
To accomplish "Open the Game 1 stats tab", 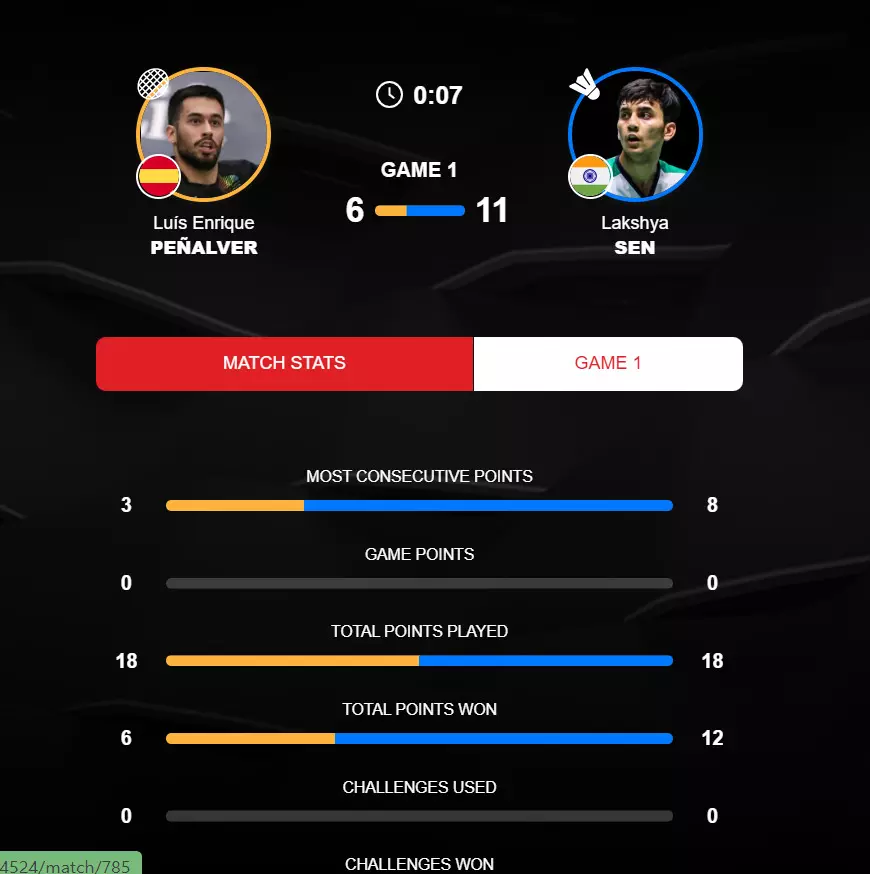I will [x=608, y=363].
